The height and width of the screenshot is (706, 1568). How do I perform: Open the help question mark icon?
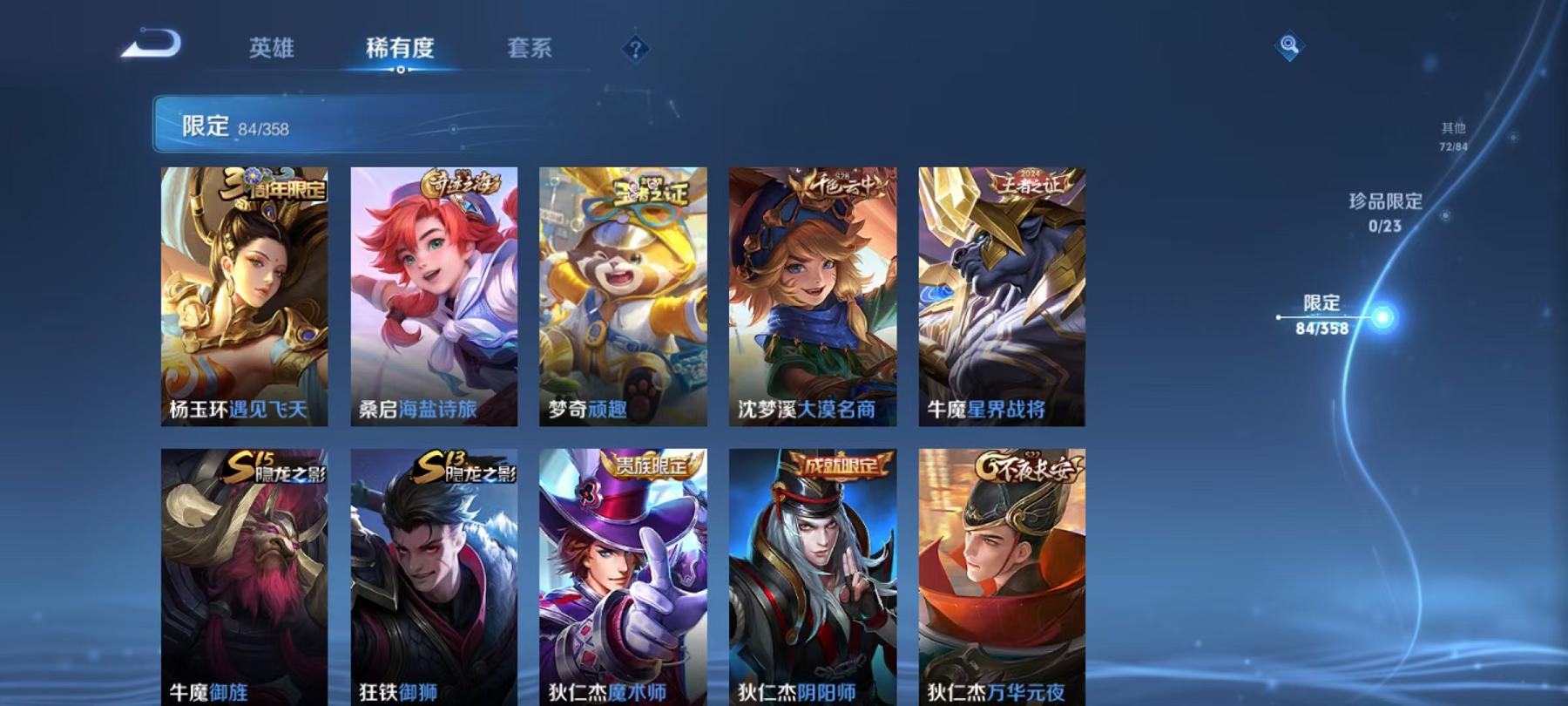637,50
